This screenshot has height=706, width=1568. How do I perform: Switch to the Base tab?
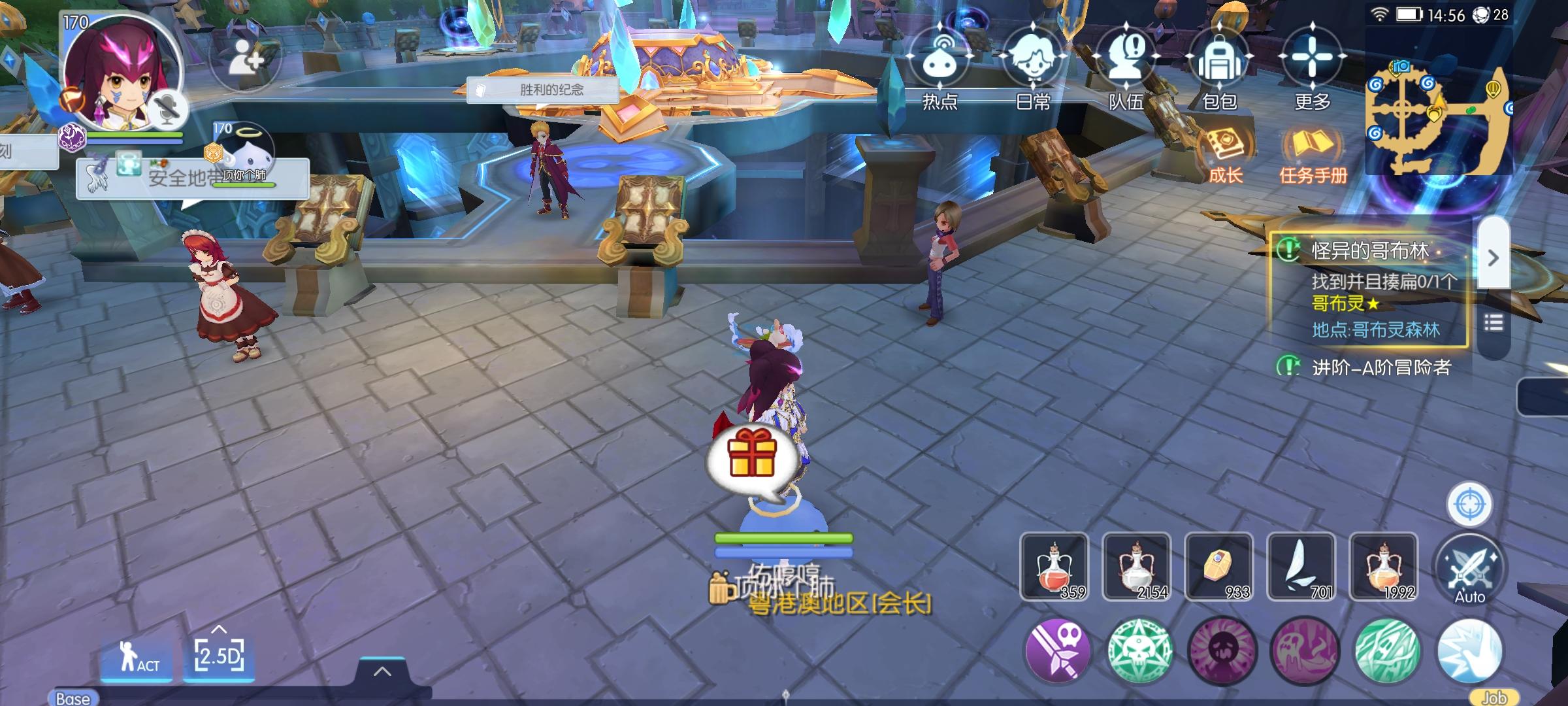74,698
